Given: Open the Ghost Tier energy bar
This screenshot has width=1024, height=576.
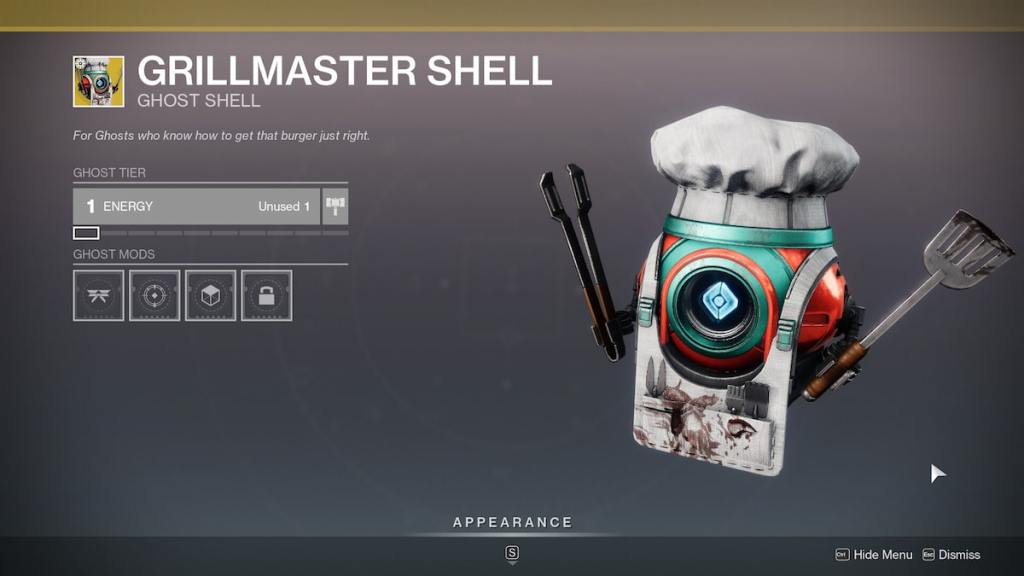Looking at the screenshot, I should [196, 206].
